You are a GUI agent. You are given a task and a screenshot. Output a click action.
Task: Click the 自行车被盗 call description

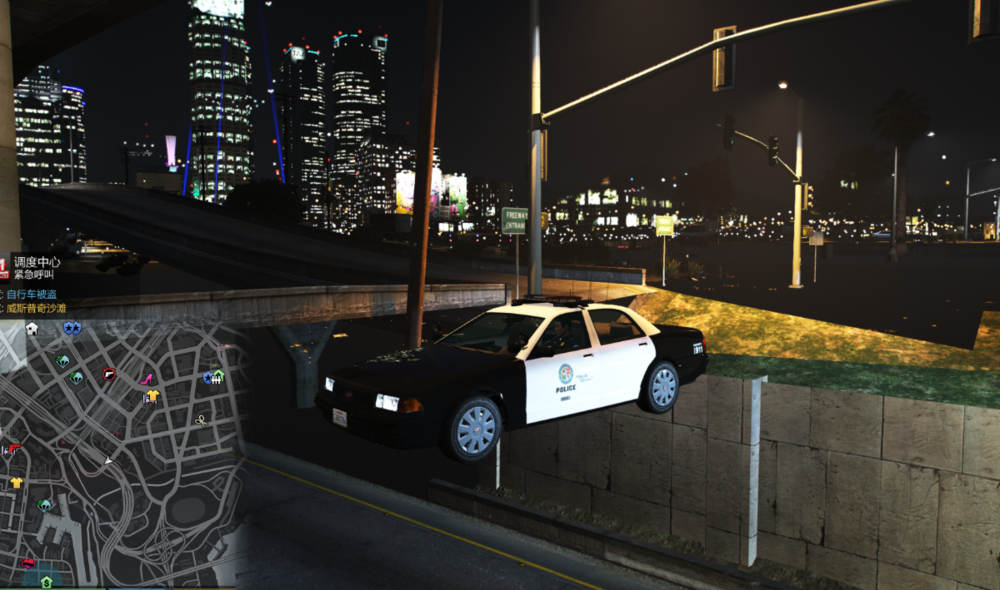point(33,294)
